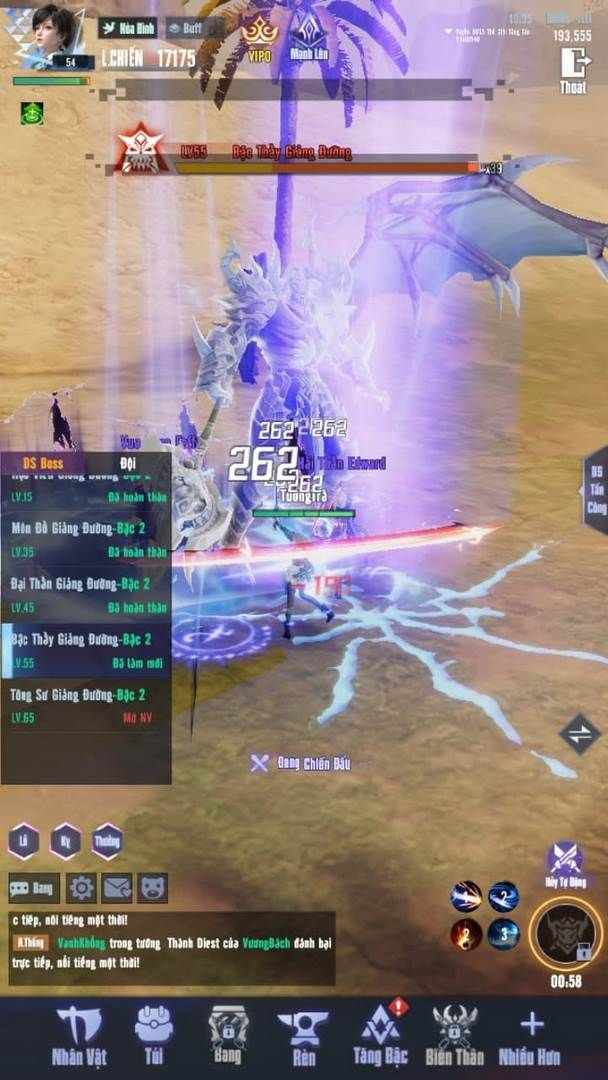
Task: Open the VIP0 crown icon
Action: pyautogui.click(x=260, y=35)
